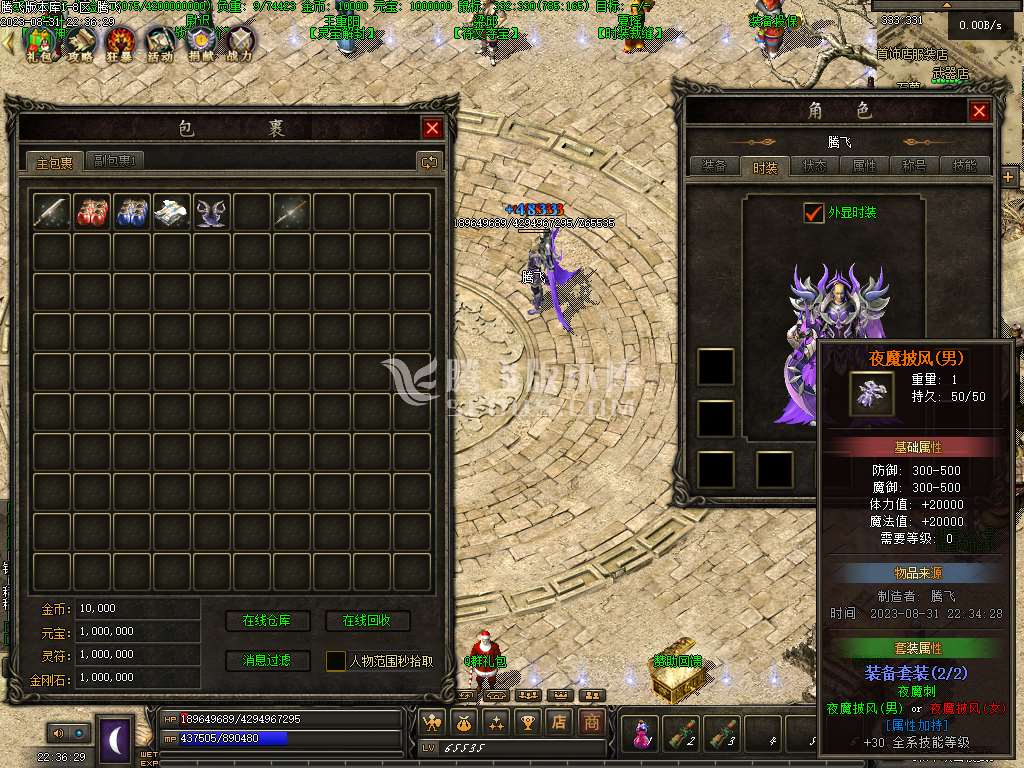The width and height of the screenshot is (1024, 768).
Task: Open the 装备 equipment tab
Action: [714, 167]
